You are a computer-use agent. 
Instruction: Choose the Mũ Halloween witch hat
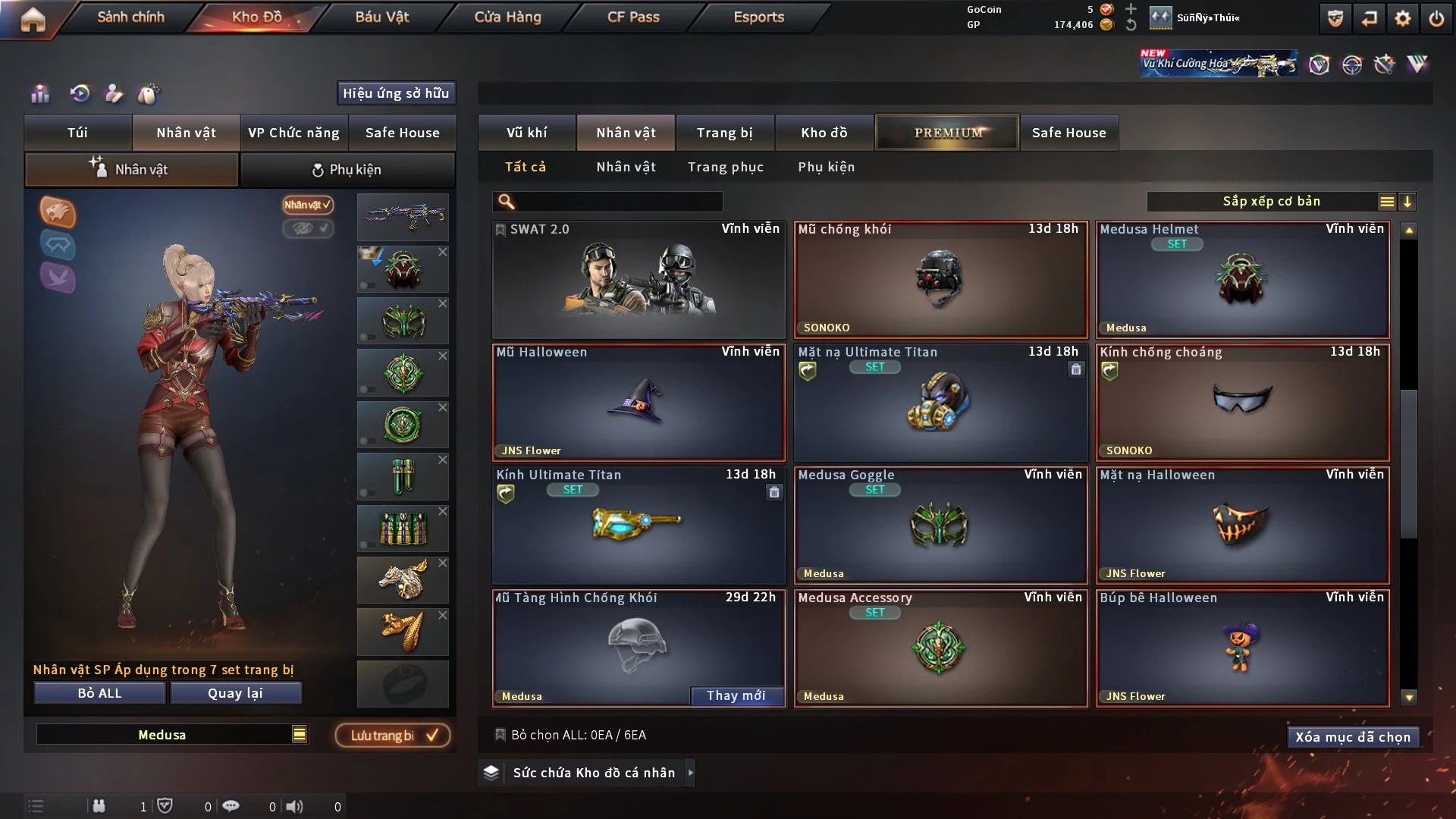[x=639, y=402]
